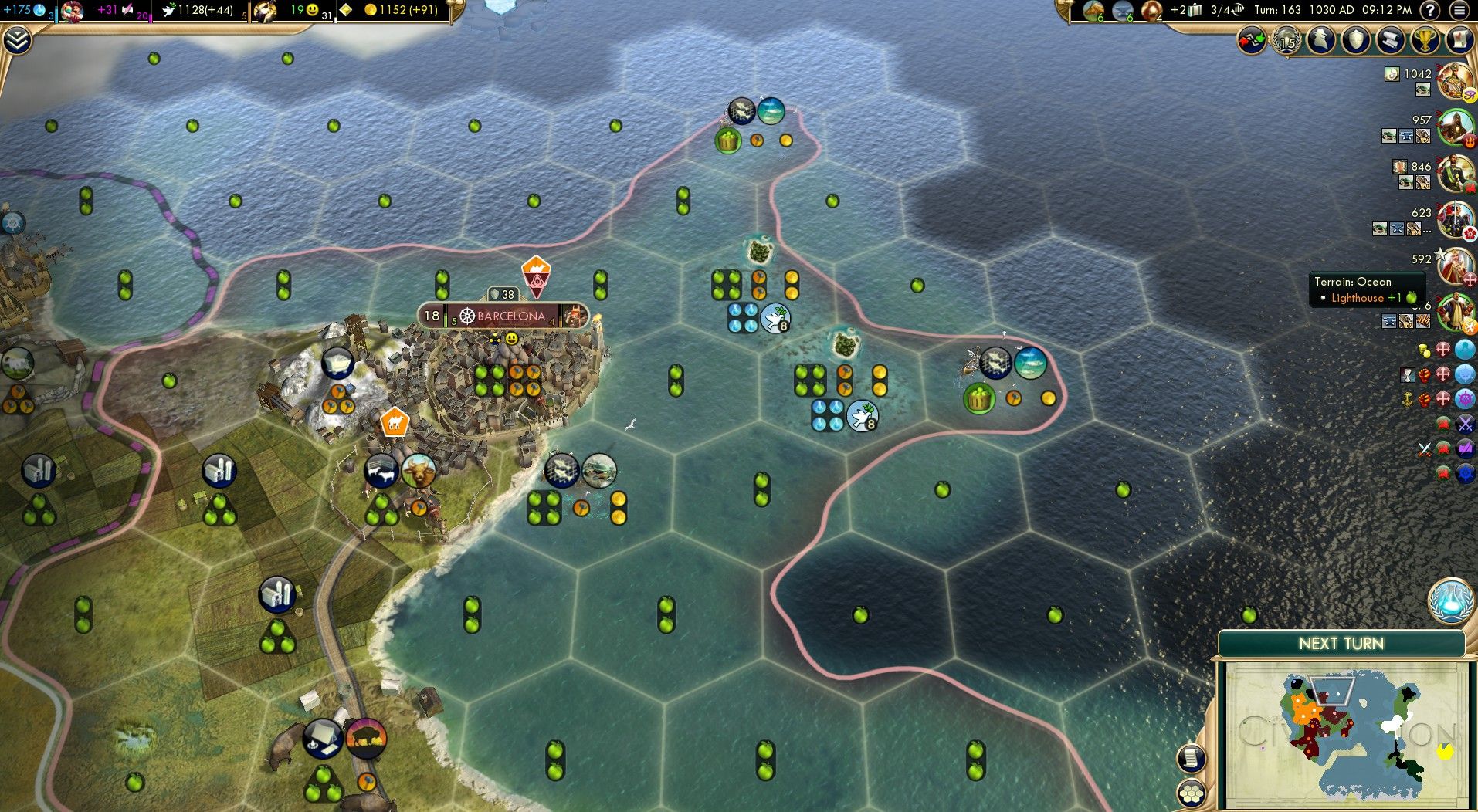Click the denunciation fist notification icon

[x=1423, y=376]
